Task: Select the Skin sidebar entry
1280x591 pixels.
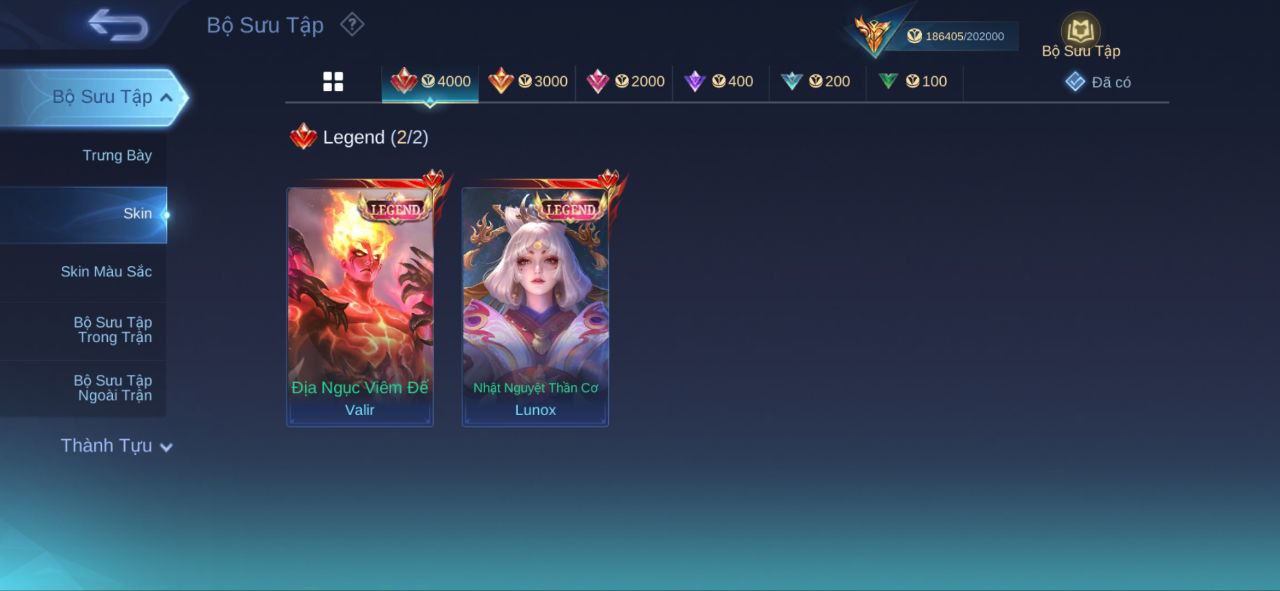Action: (x=137, y=214)
